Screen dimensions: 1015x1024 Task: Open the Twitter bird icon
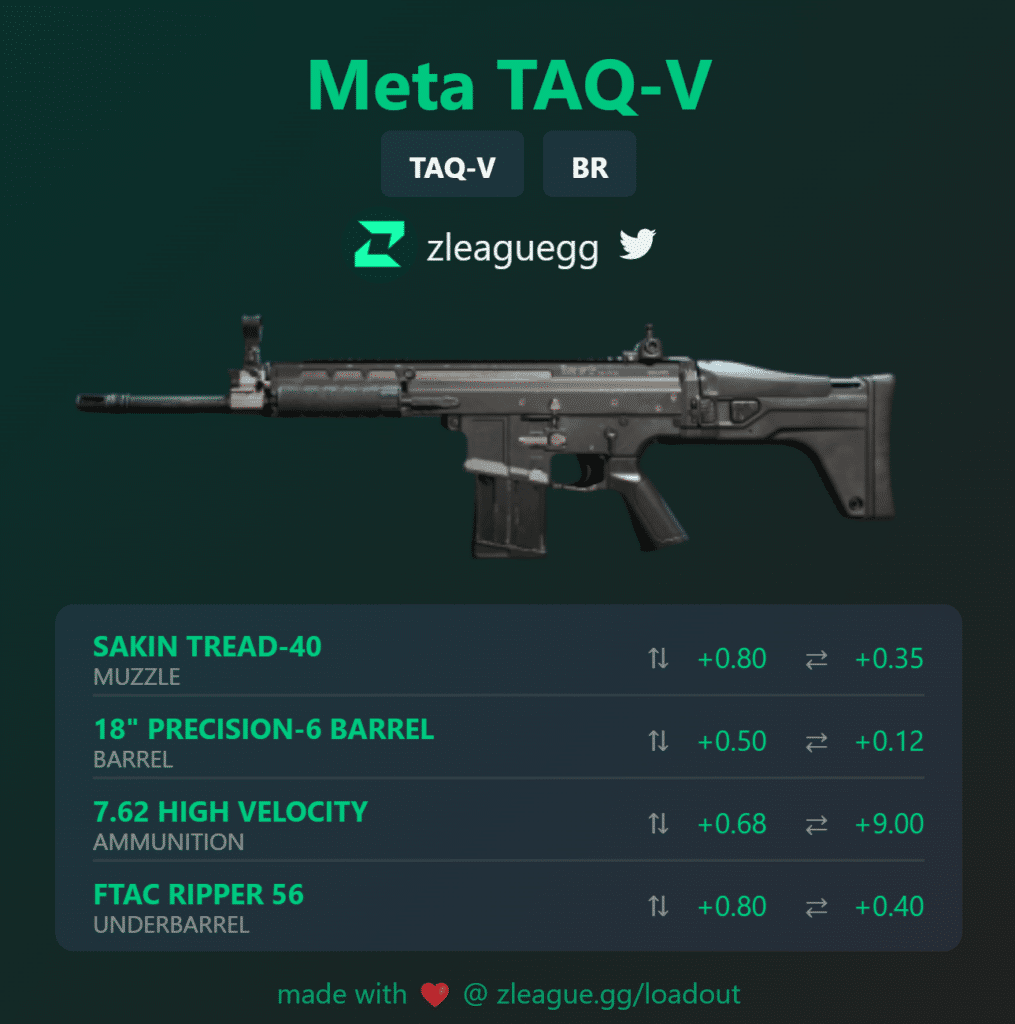click(636, 245)
